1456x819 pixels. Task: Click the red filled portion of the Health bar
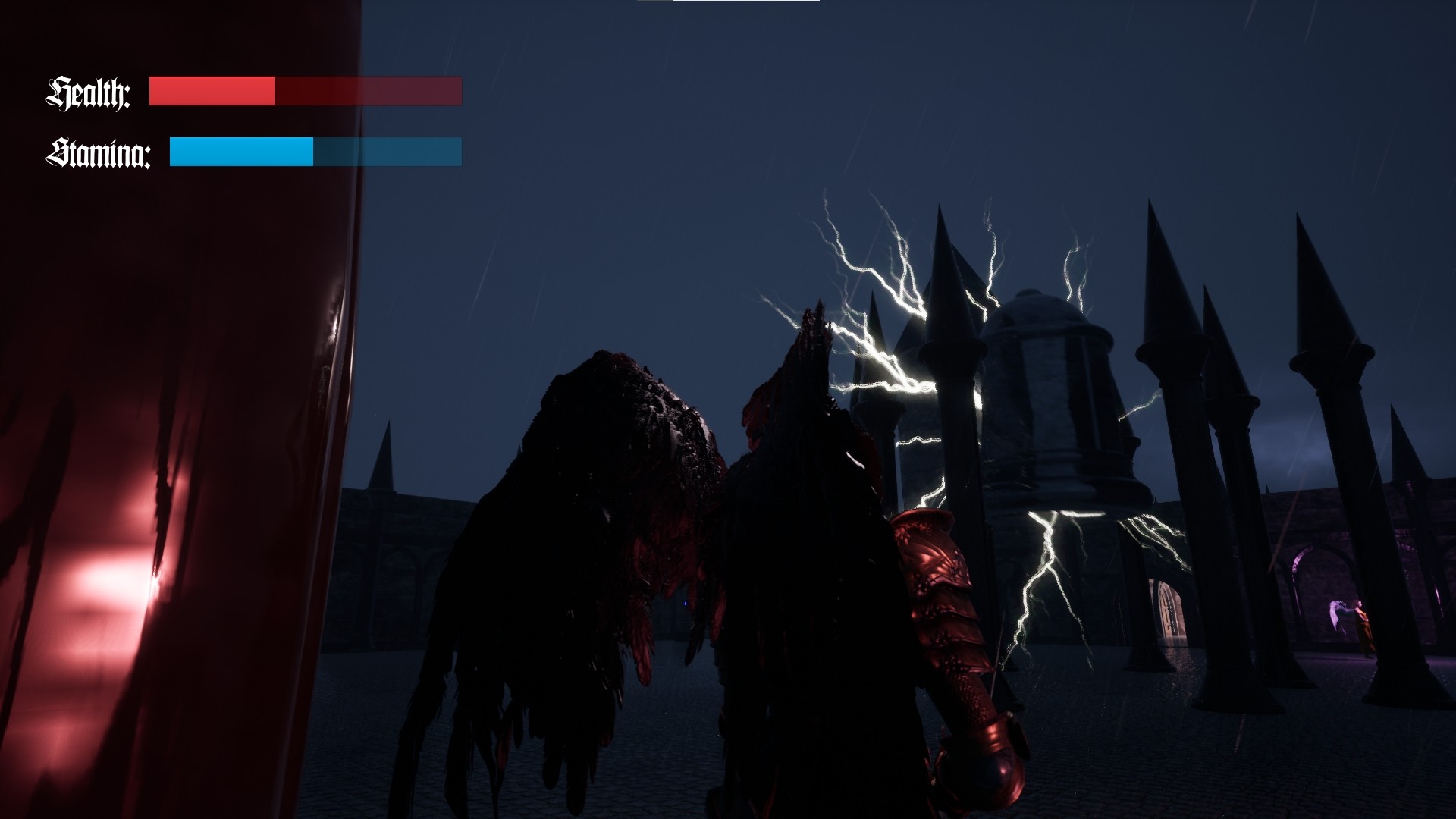[212, 91]
